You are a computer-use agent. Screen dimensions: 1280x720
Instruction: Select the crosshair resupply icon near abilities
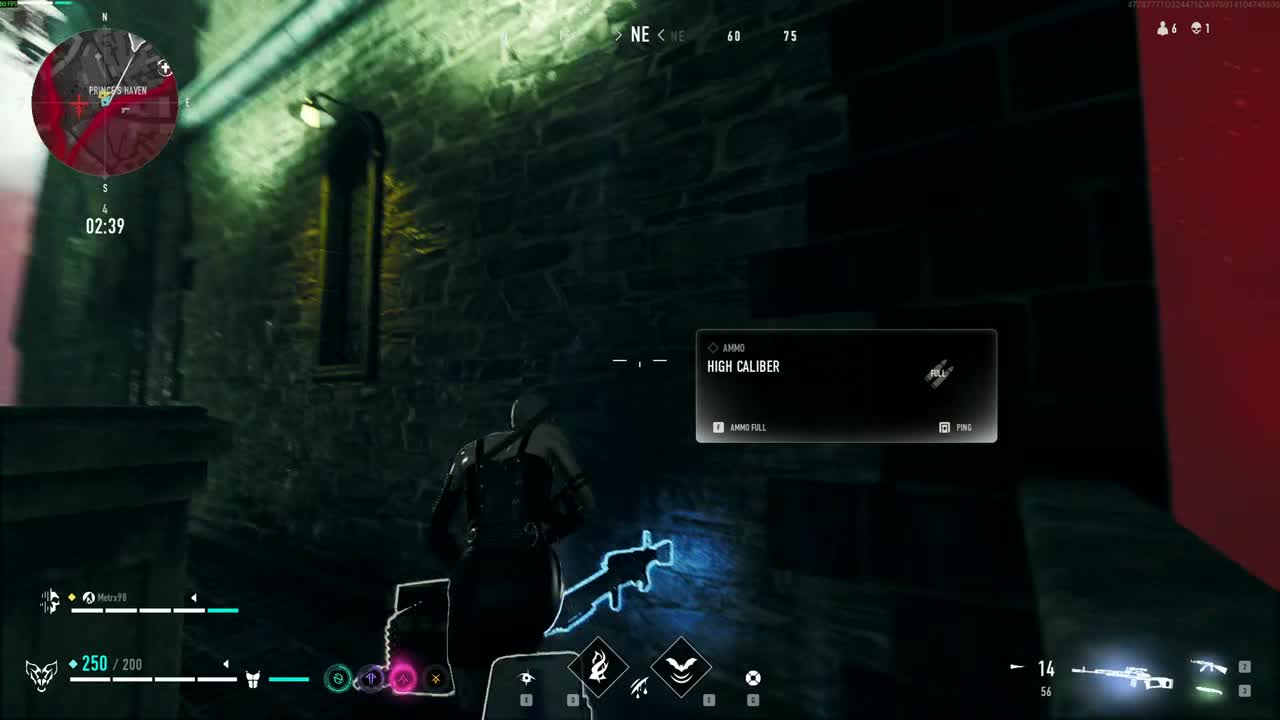pos(752,677)
